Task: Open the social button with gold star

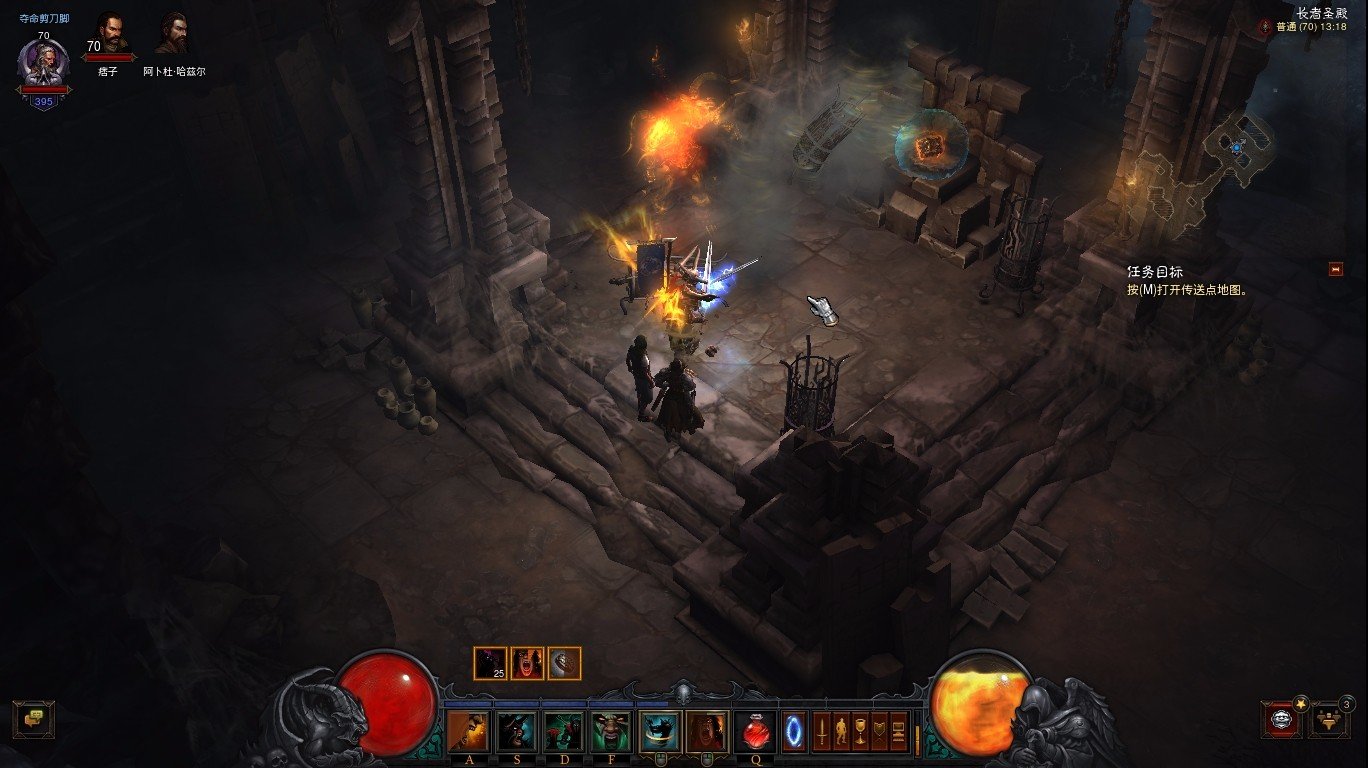Action: (x=1281, y=718)
